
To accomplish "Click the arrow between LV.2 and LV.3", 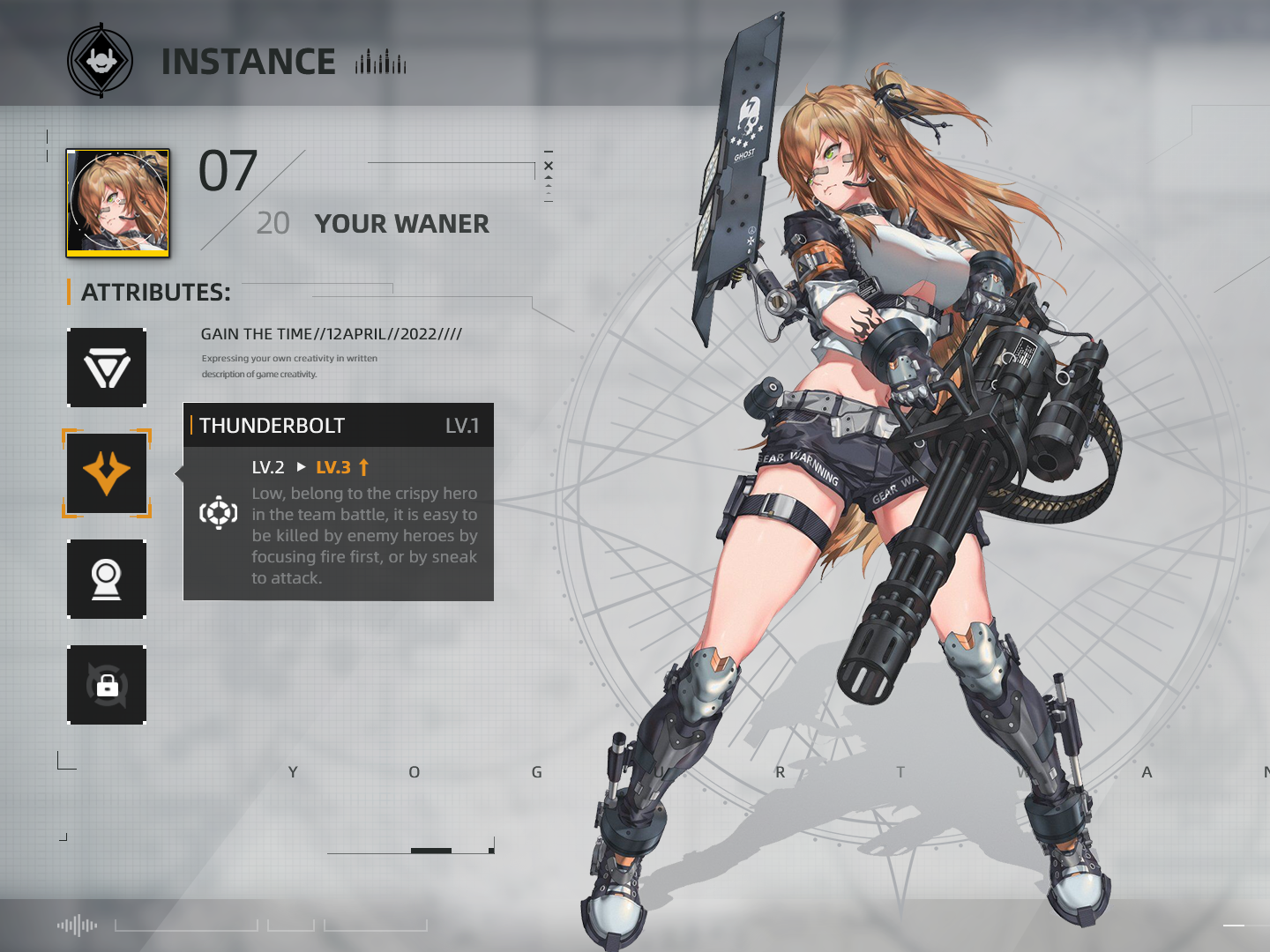I will 302,465.
